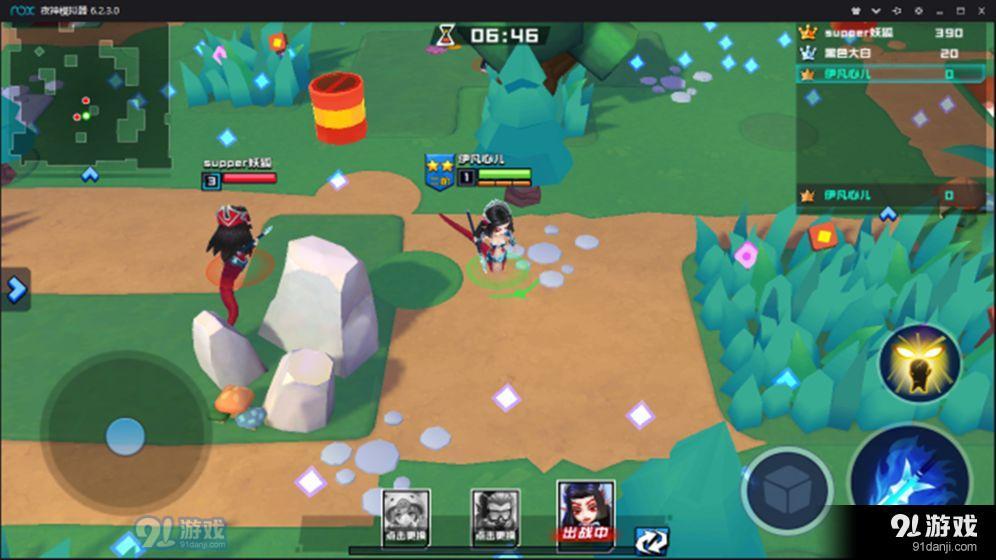This screenshot has width=996, height=560.
Task: Select the first reserve hero portrait
Action: coord(406,515)
